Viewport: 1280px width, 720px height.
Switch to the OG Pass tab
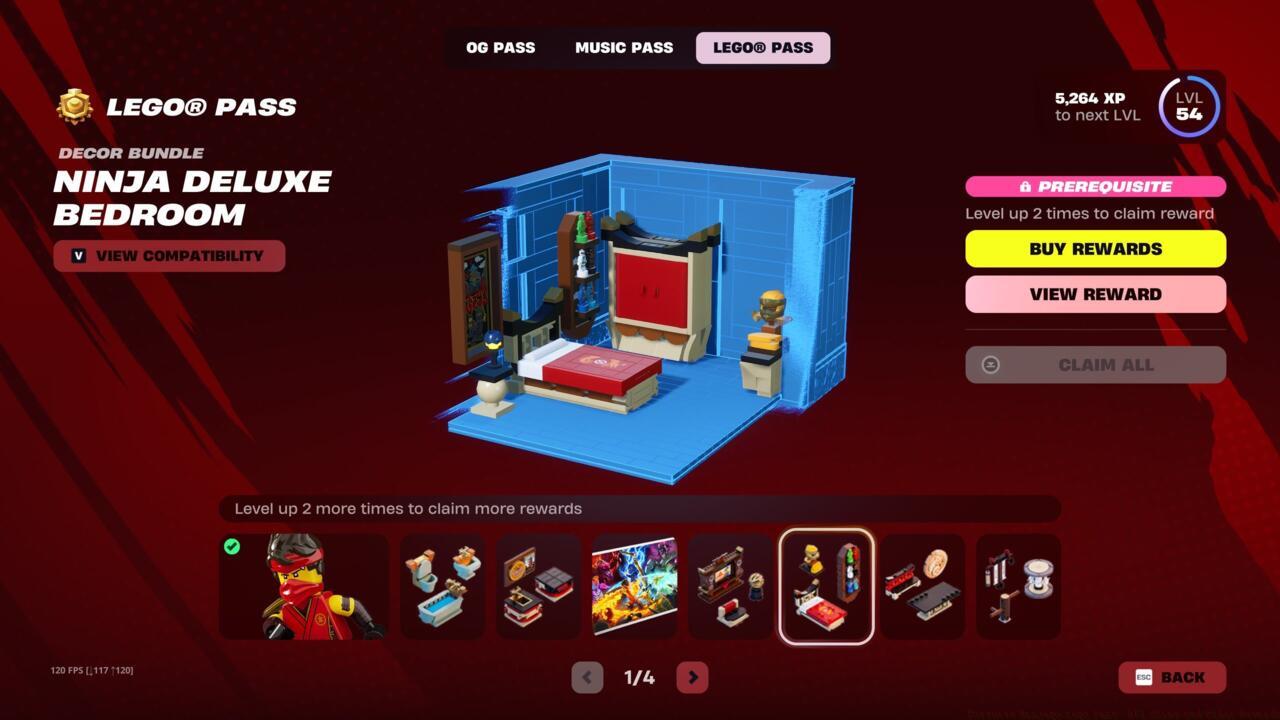click(x=500, y=47)
